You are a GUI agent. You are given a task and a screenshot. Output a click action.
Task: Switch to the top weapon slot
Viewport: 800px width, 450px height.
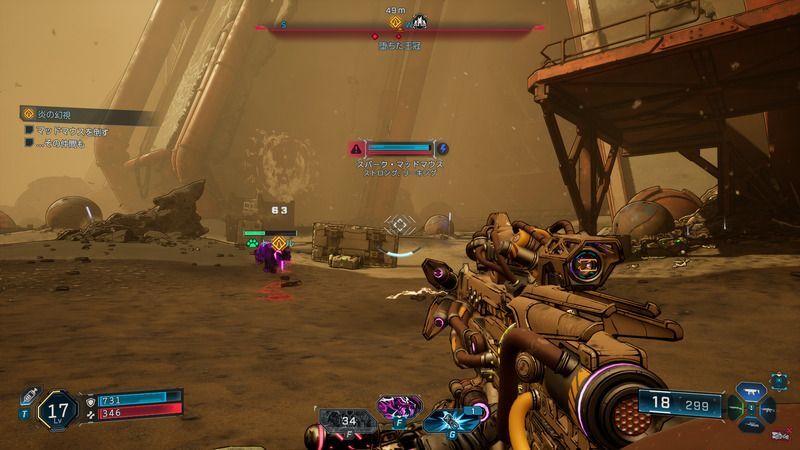tap(751, 393)
